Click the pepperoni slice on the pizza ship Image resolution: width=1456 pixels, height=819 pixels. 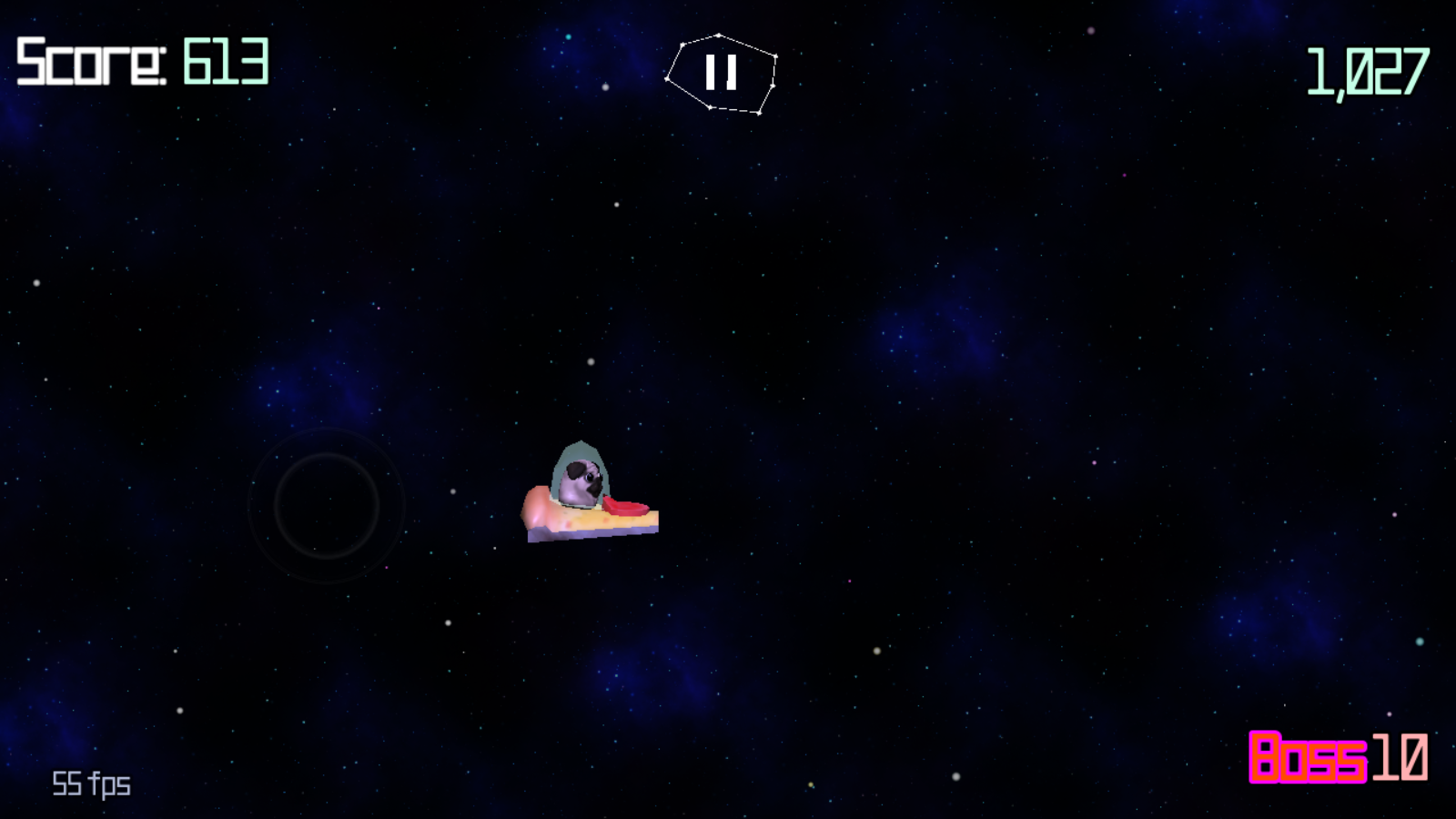(623, 505)
